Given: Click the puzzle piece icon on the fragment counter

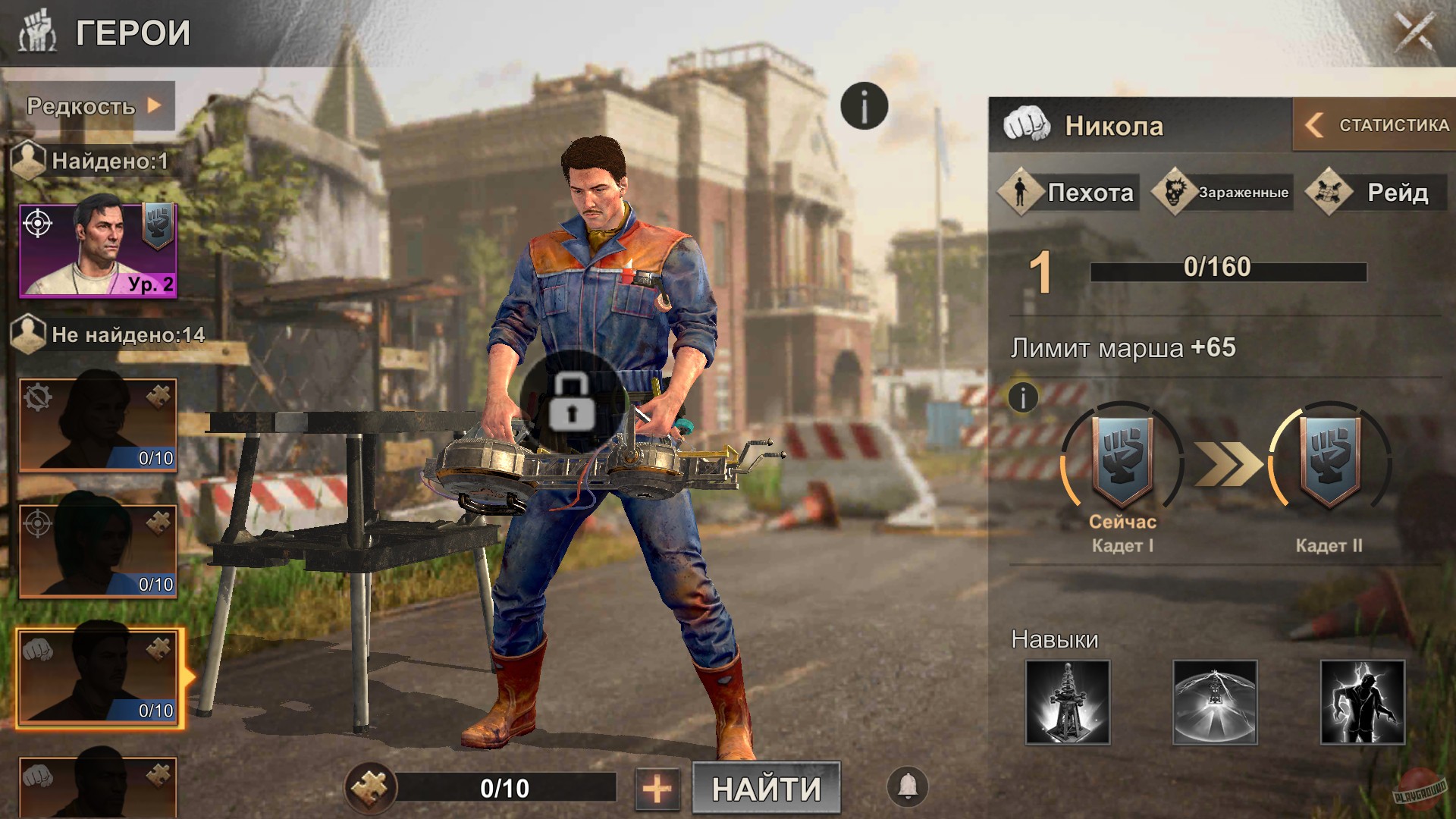Looking at the screenshot, I should [369, 789].
